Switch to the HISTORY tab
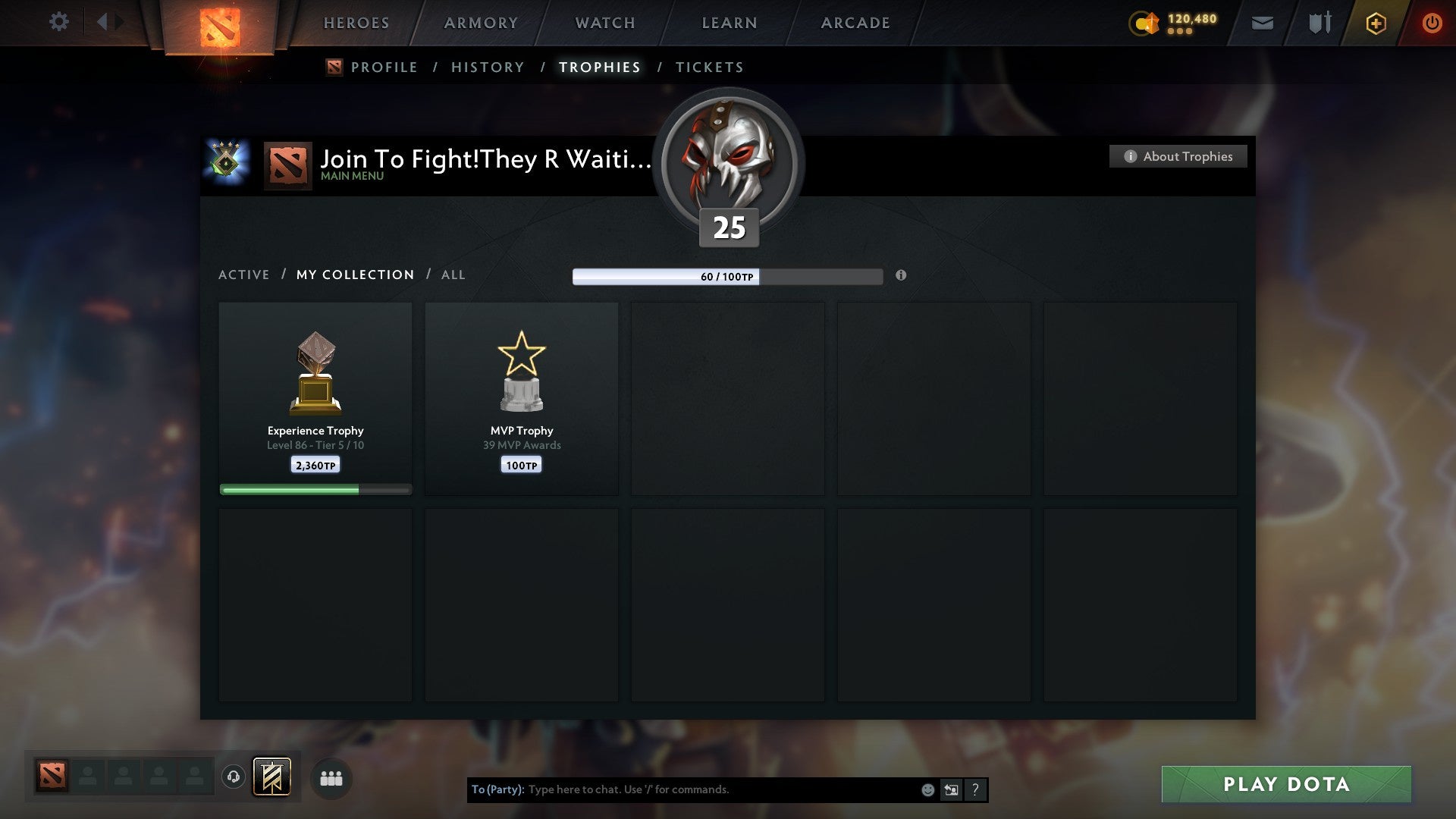This screenshot has height=819, width=1456. click(487, 67)
